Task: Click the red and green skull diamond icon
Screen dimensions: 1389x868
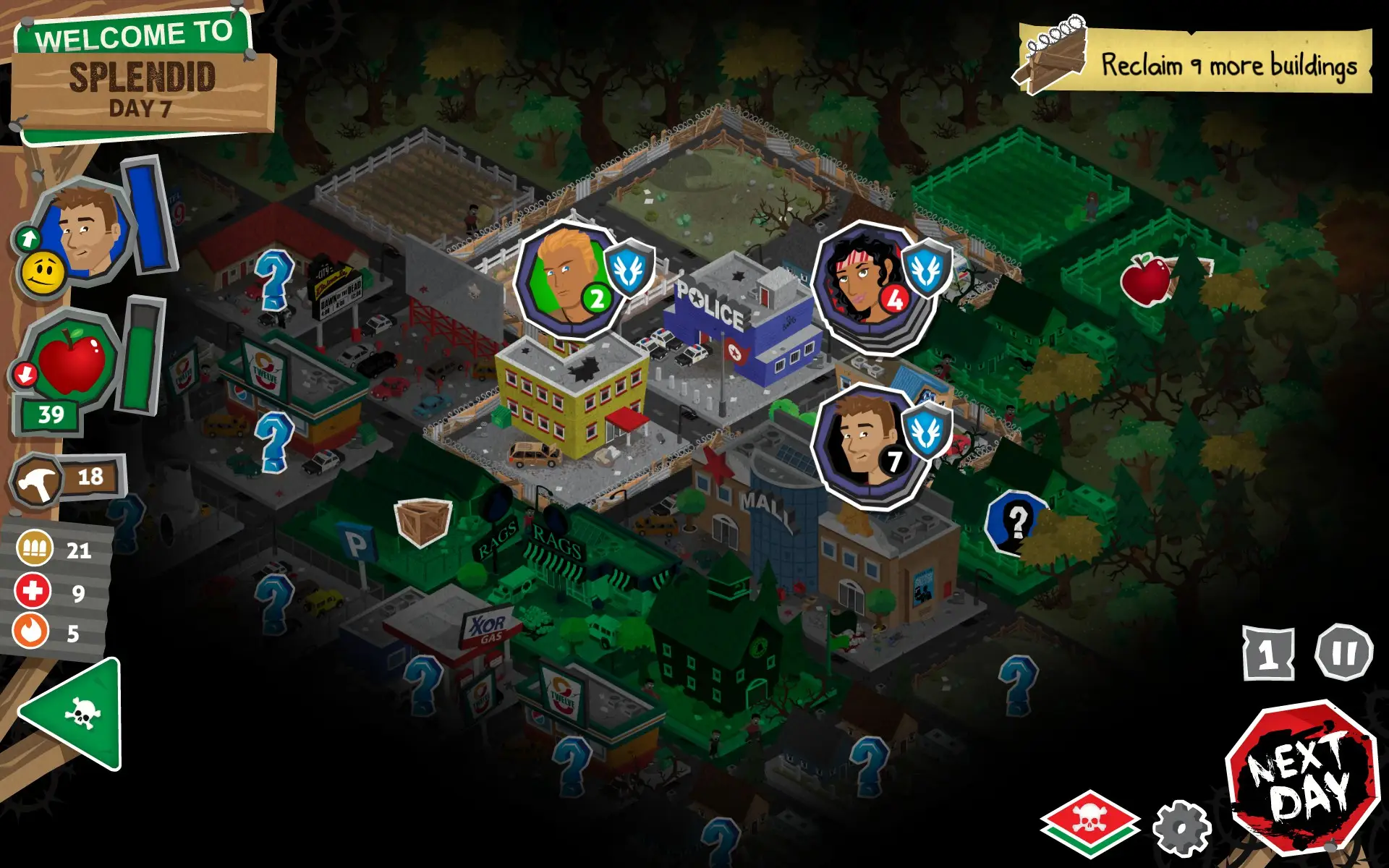Action: 1090,823
